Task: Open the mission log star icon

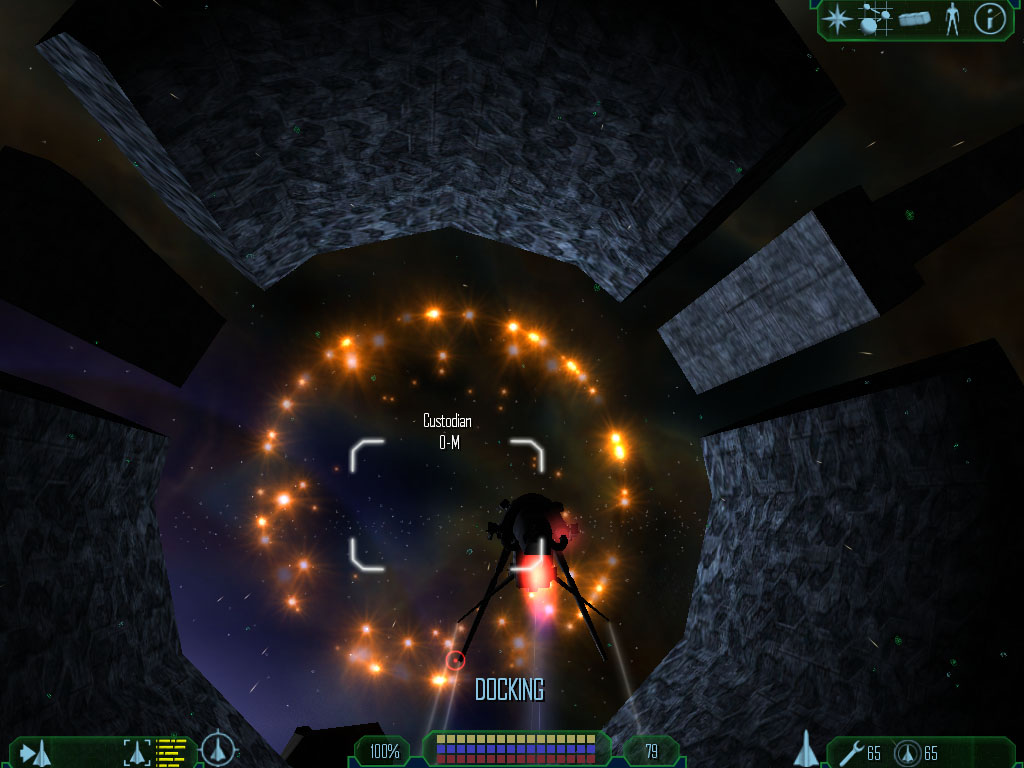Action: pyautogui.click(x=837, y=18)
